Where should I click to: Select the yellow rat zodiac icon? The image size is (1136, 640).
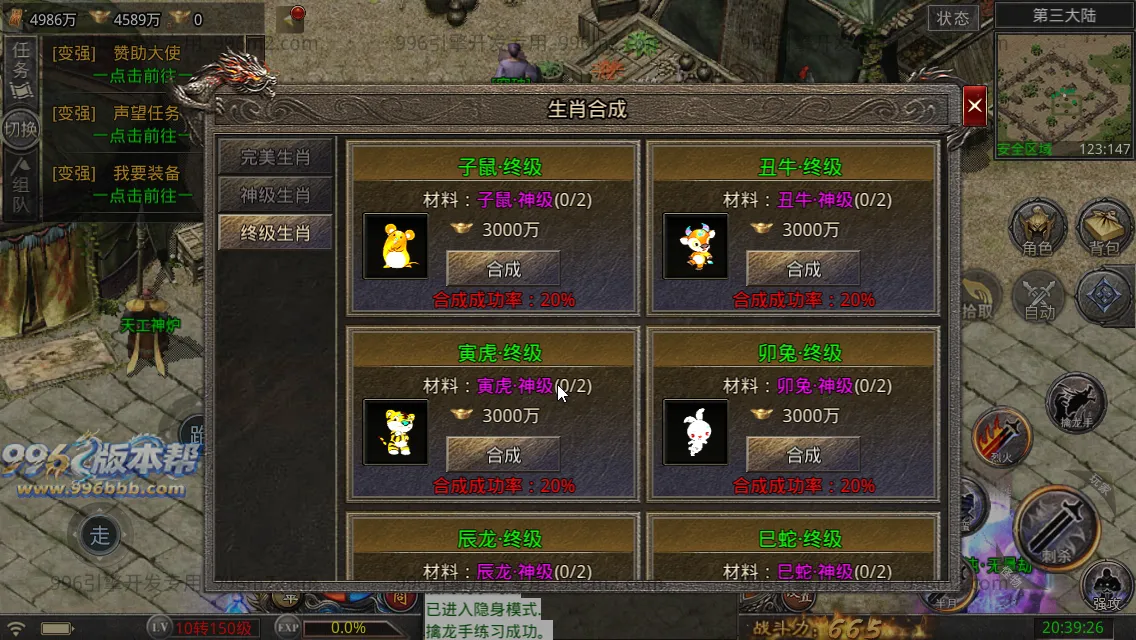coord(395,246)
